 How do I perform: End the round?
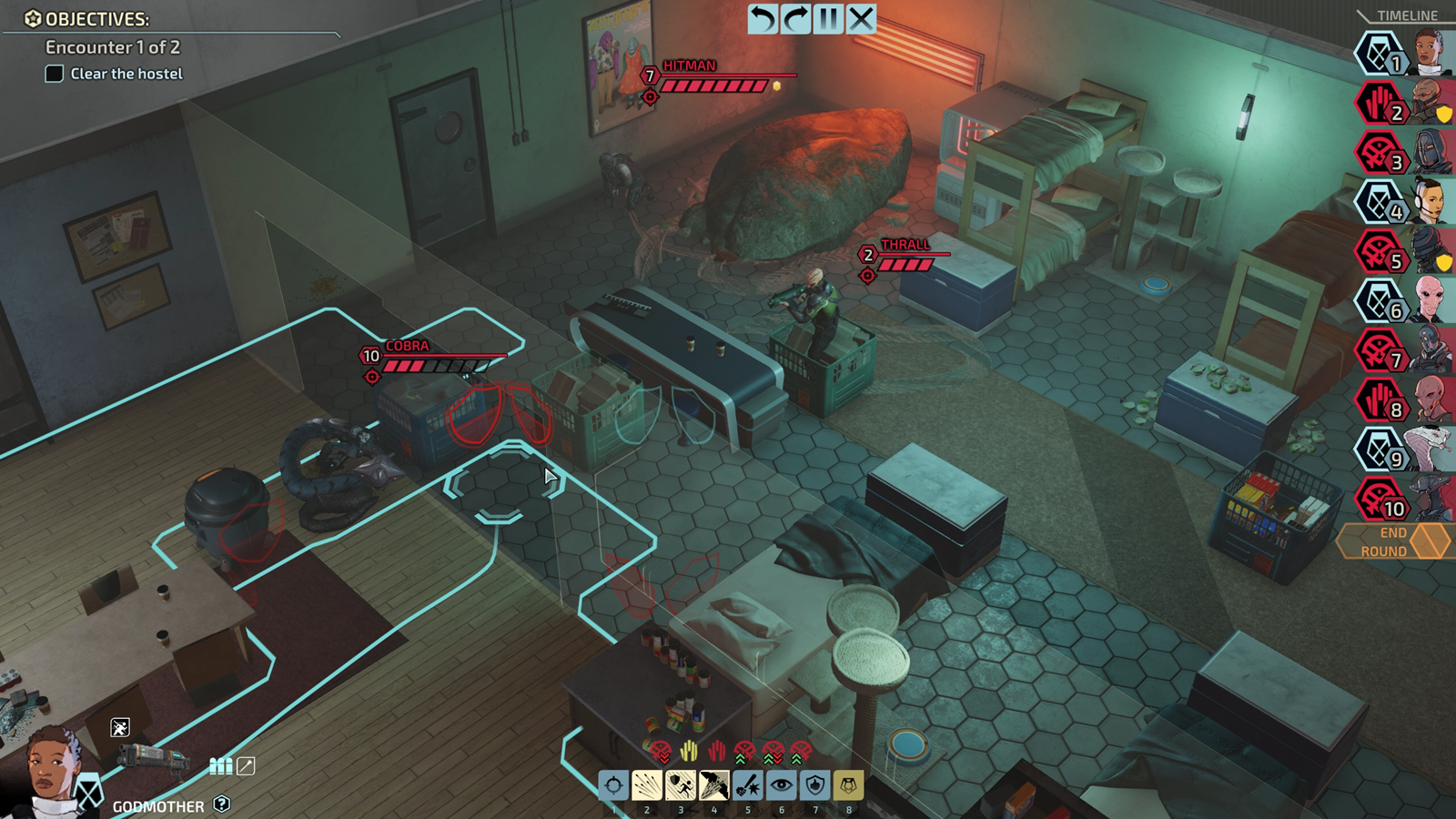pyautogui.click(x=1393, y=541)
